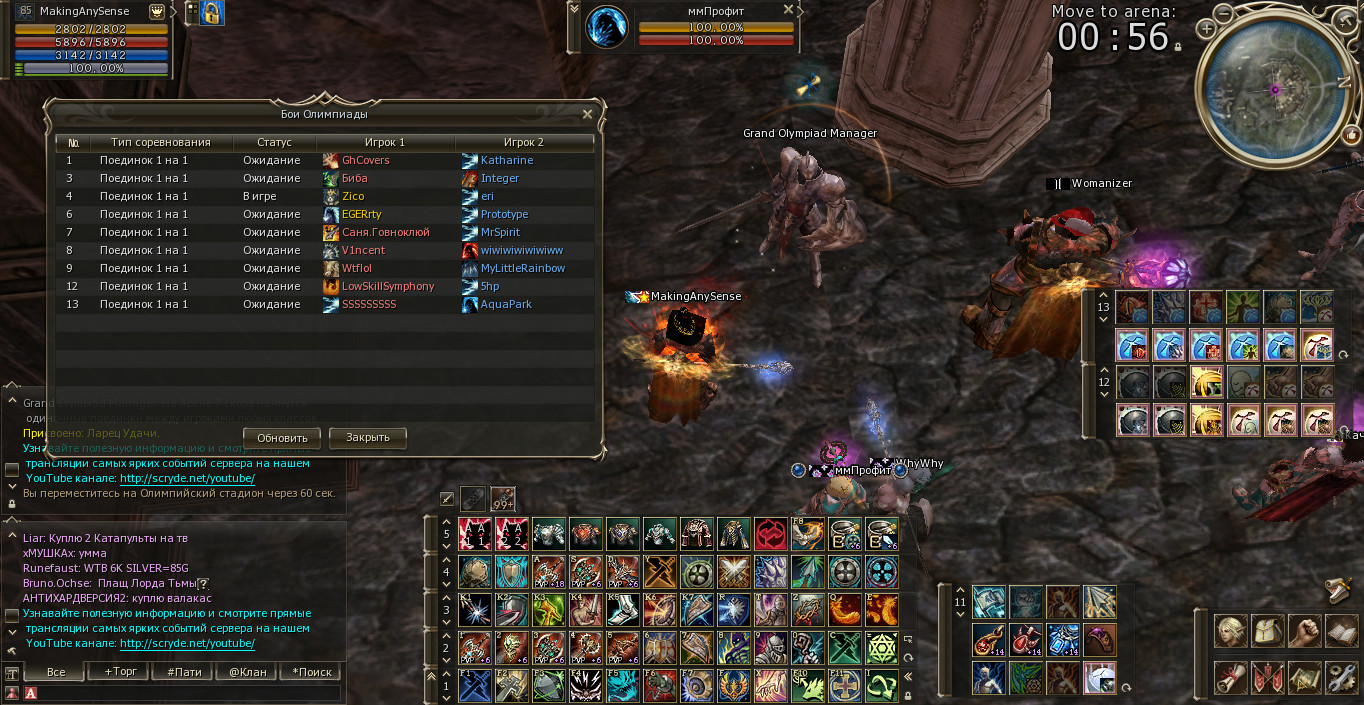Image resolution: width=1364 pixels, height=705 pixels.
Task: Click the circular minimap
Action: click(1275, 90)
